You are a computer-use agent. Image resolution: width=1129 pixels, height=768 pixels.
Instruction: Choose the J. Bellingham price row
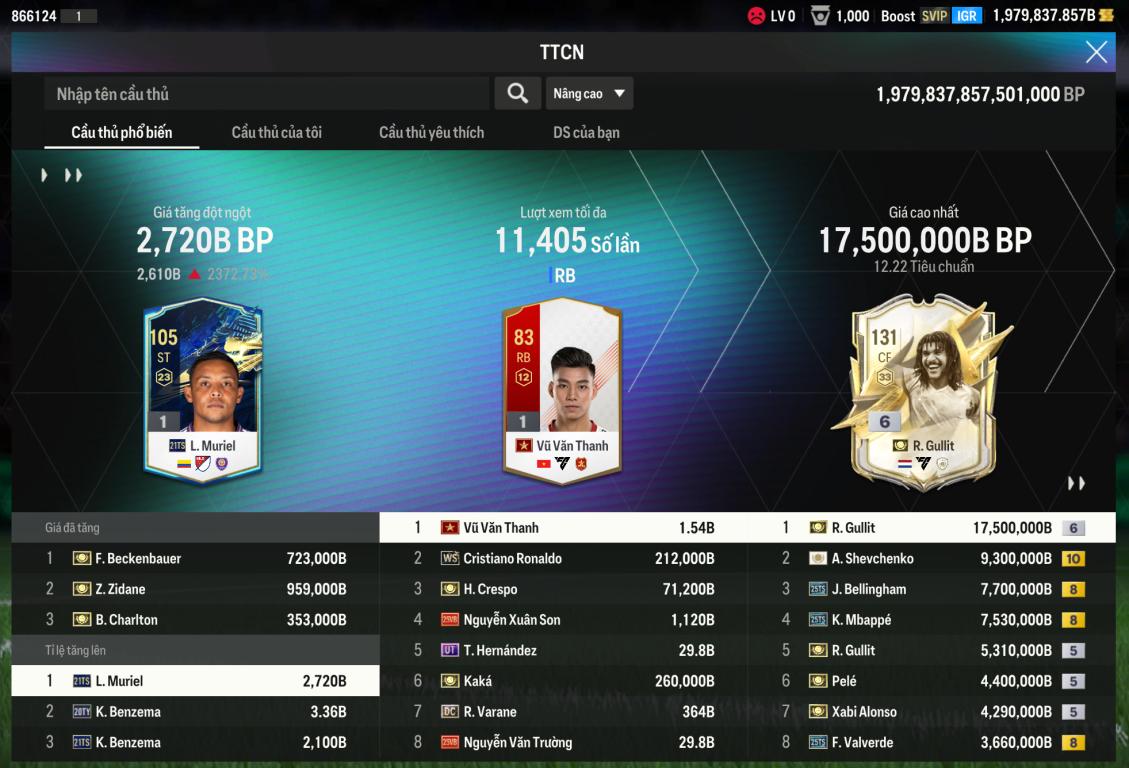pyautogui.click(x=932, y=590)
